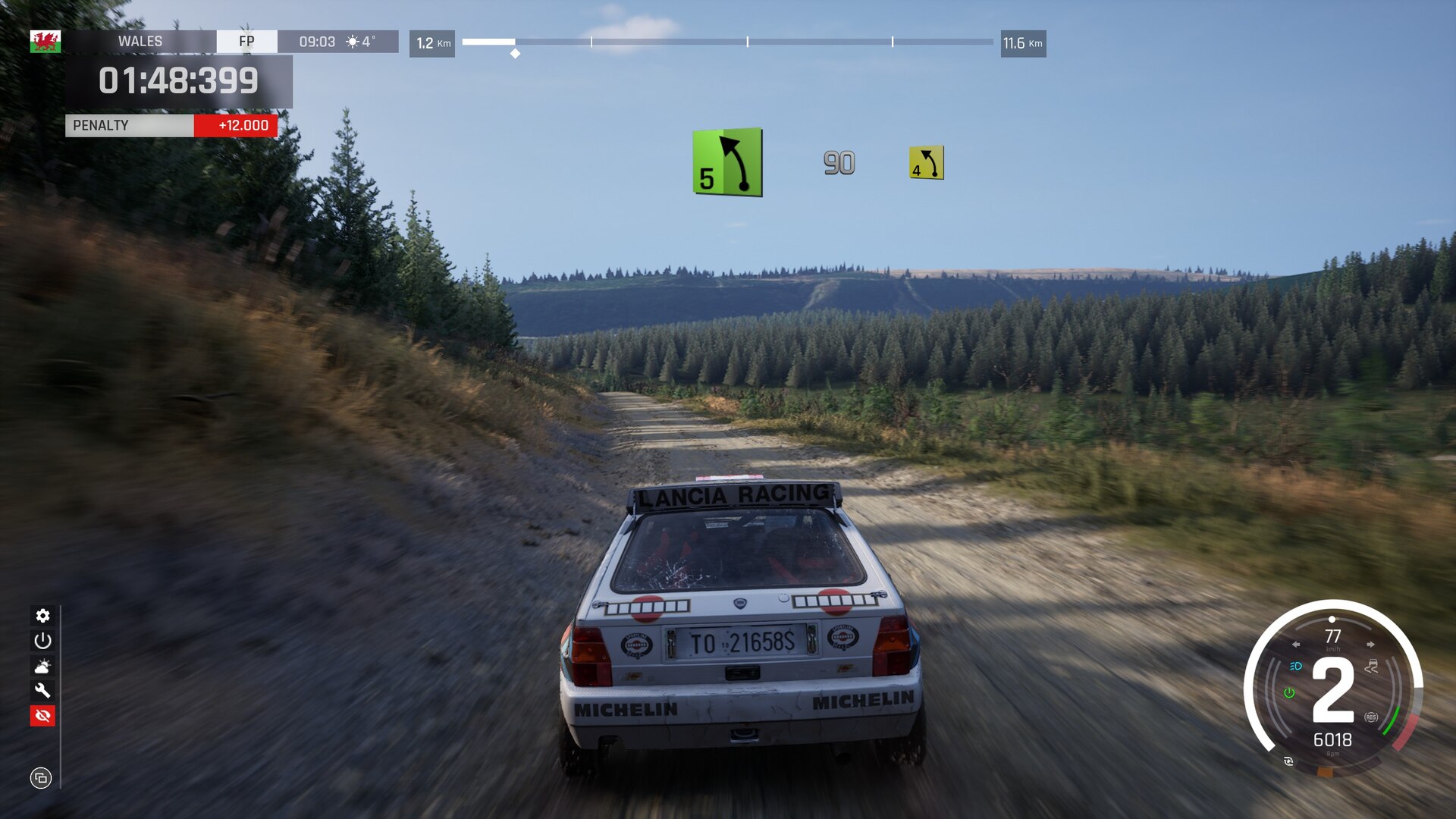Open the gear settings icon
This screenshot has height=819, width=1456.
tap(42, 615)
